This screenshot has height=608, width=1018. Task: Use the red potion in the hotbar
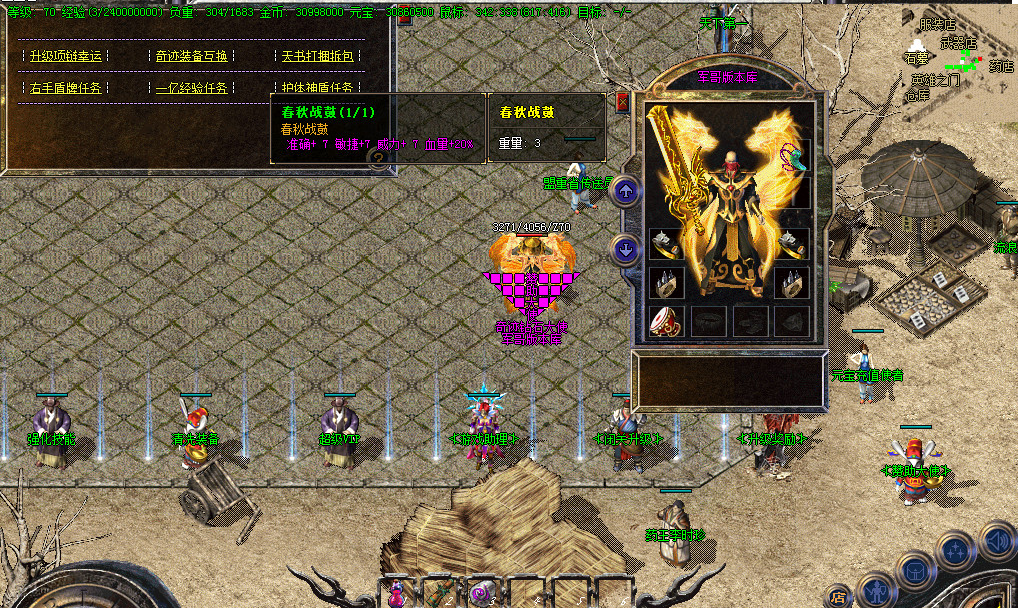pyautogui.click(x=396, y=593)
